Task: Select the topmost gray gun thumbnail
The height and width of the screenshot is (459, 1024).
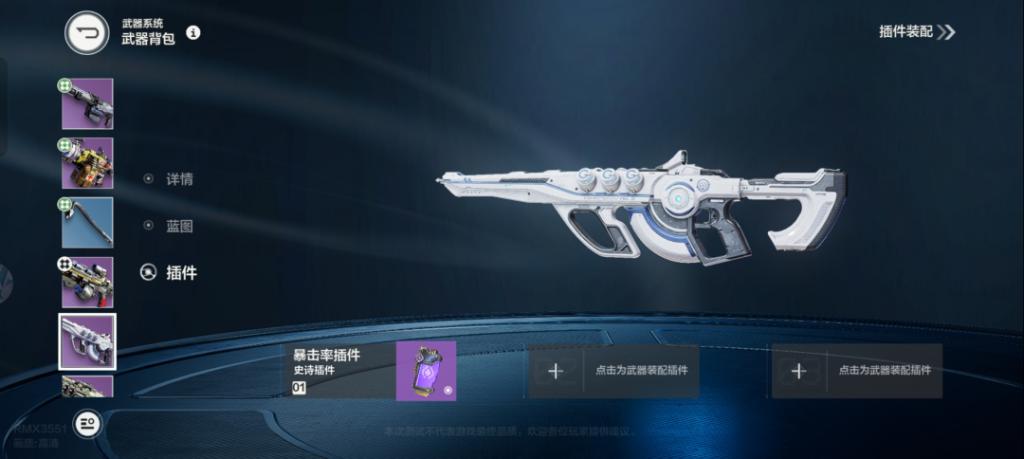Action: [87, 104]
